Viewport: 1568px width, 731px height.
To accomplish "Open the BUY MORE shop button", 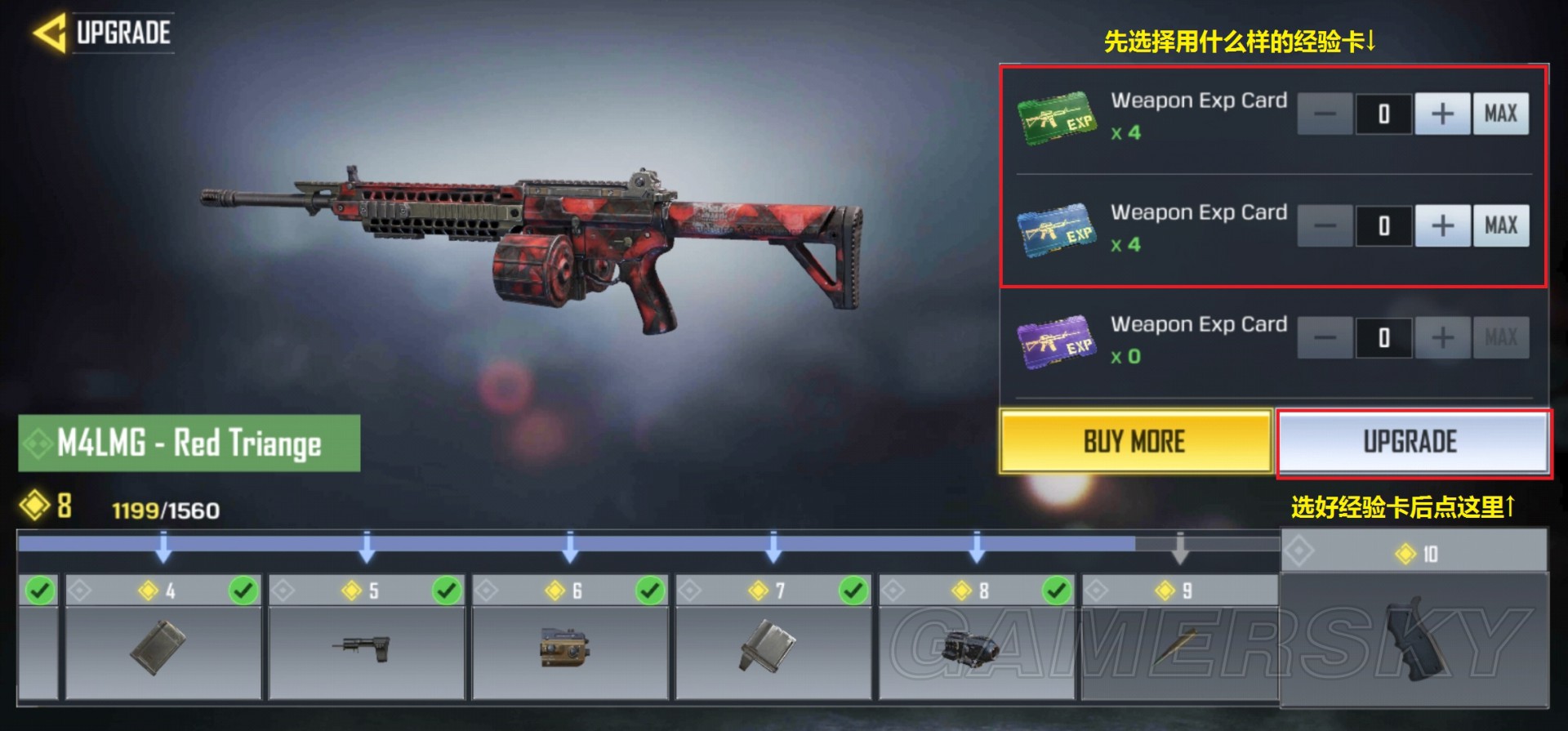I will click(1134, 442).
